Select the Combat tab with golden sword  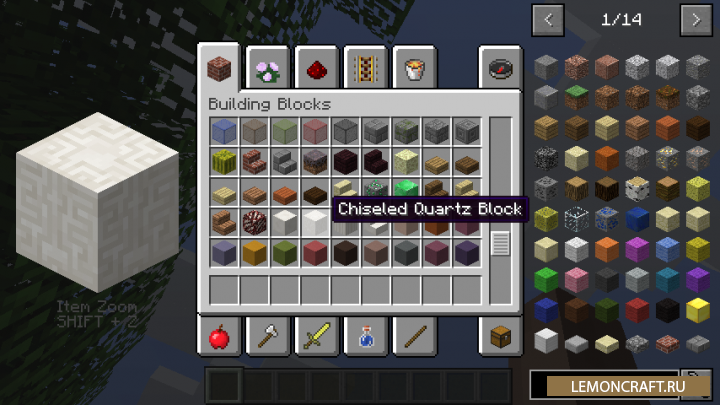tap(316, 337)
